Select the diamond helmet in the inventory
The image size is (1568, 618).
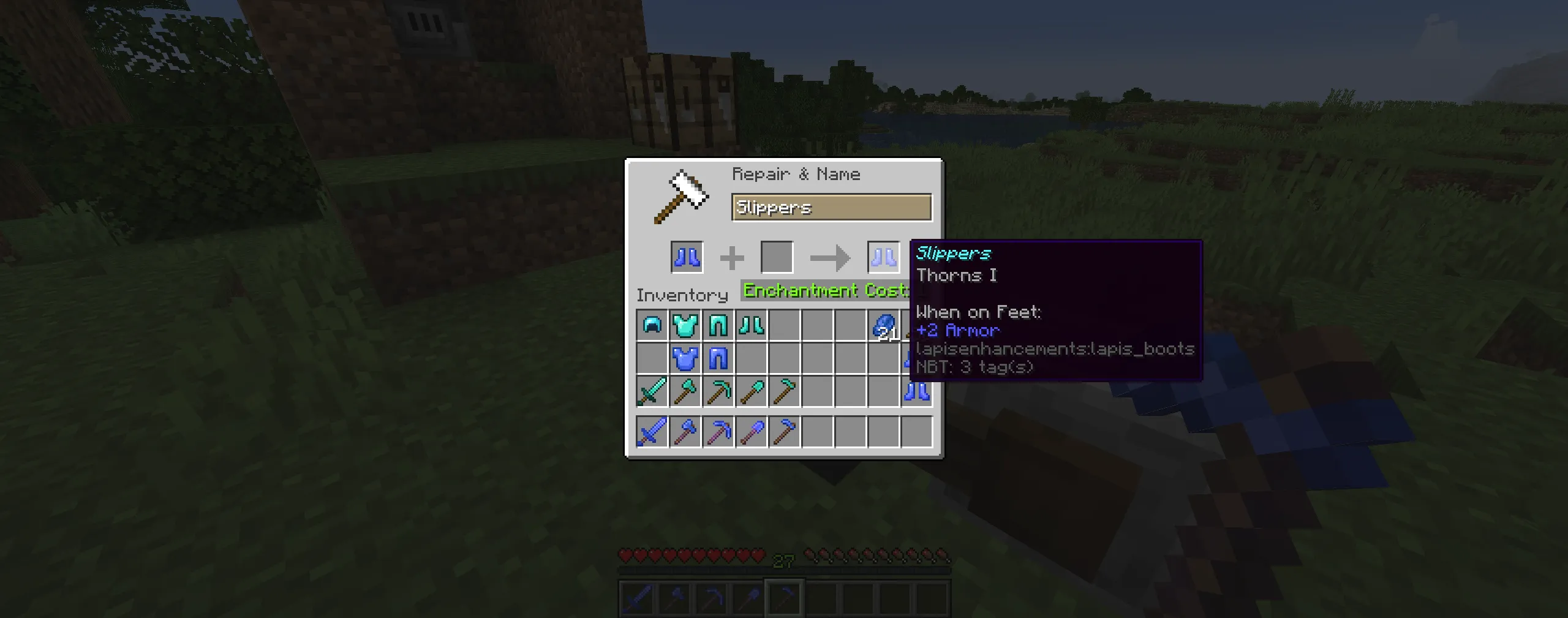pos(652,326)
